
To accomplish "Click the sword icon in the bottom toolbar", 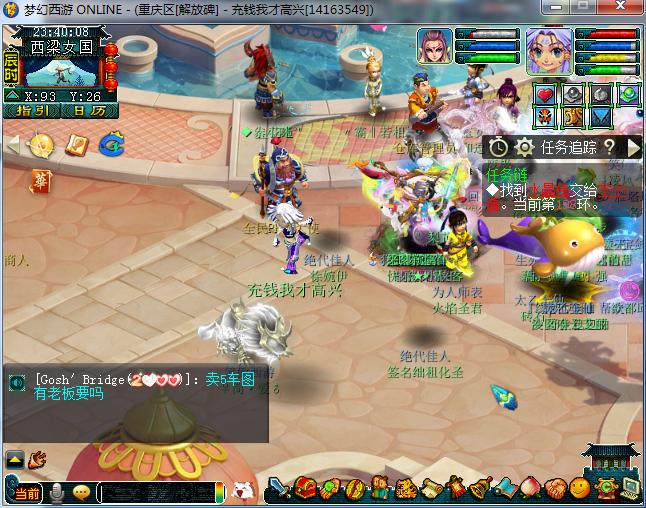I will [x=280, y=489].
